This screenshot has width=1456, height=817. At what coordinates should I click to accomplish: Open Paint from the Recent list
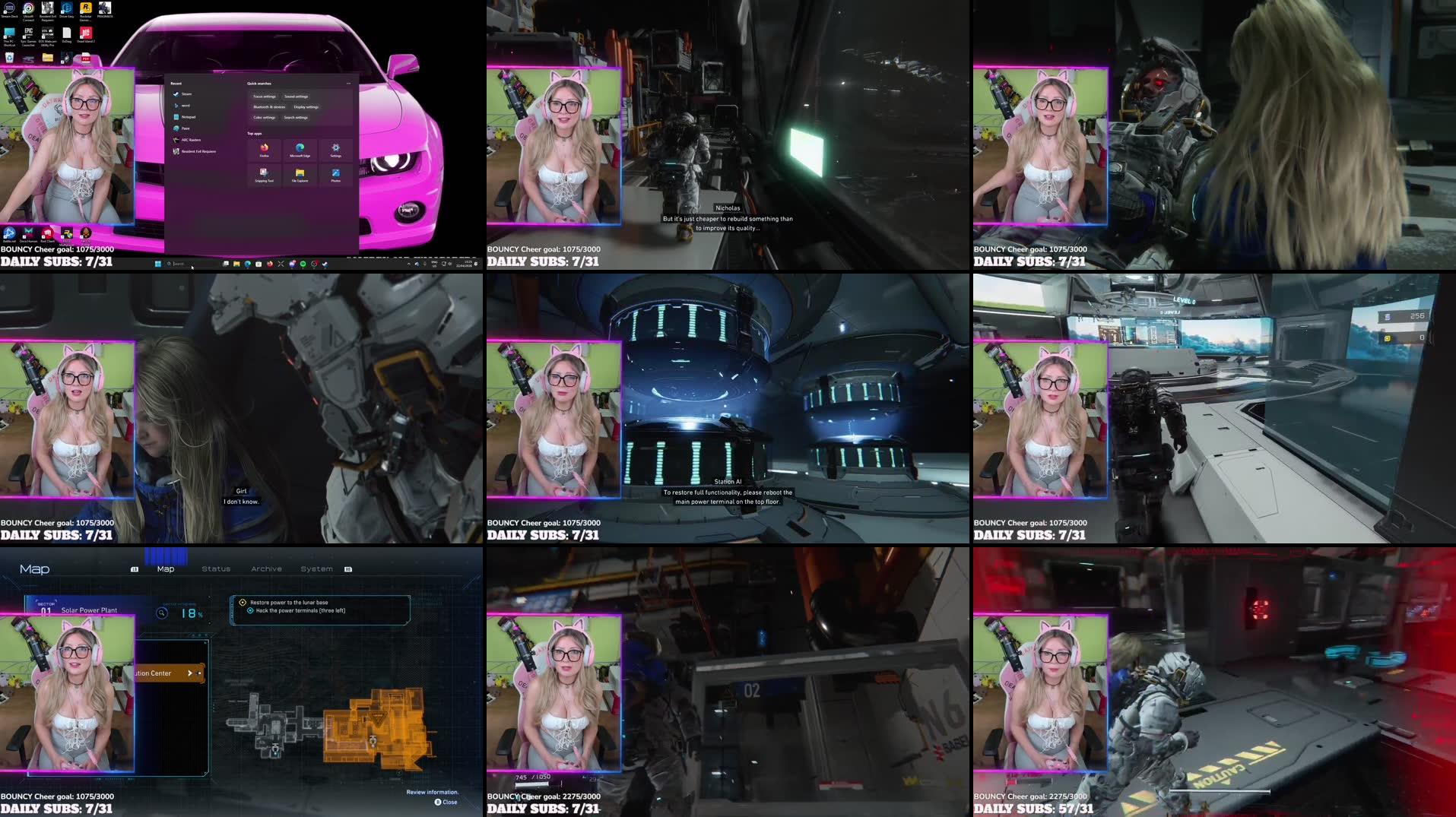point(186,128)
